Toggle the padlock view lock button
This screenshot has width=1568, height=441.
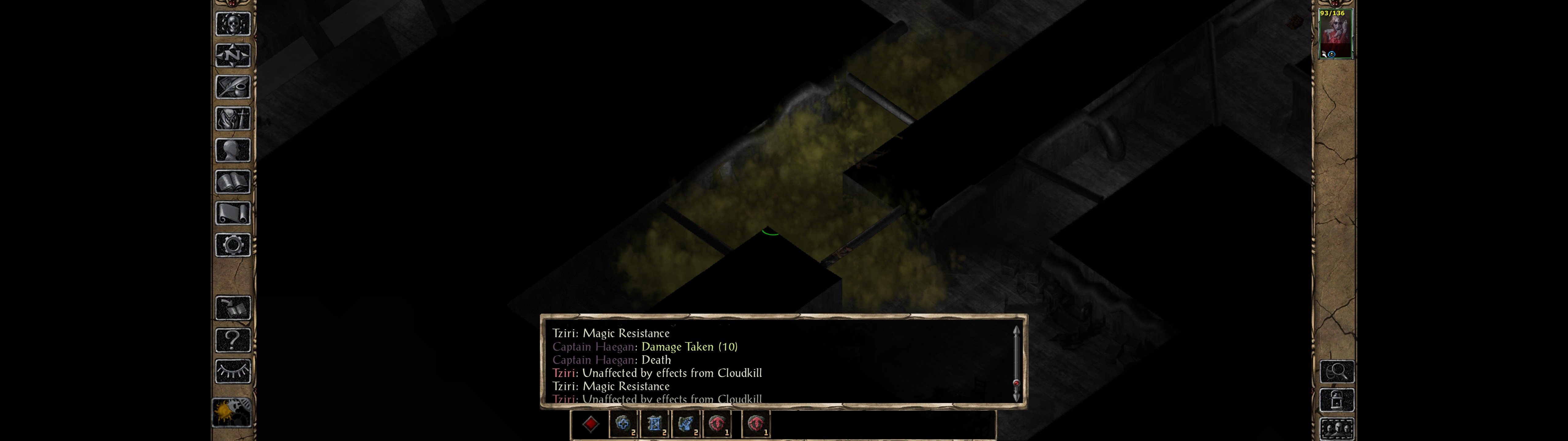(1337, 401)
